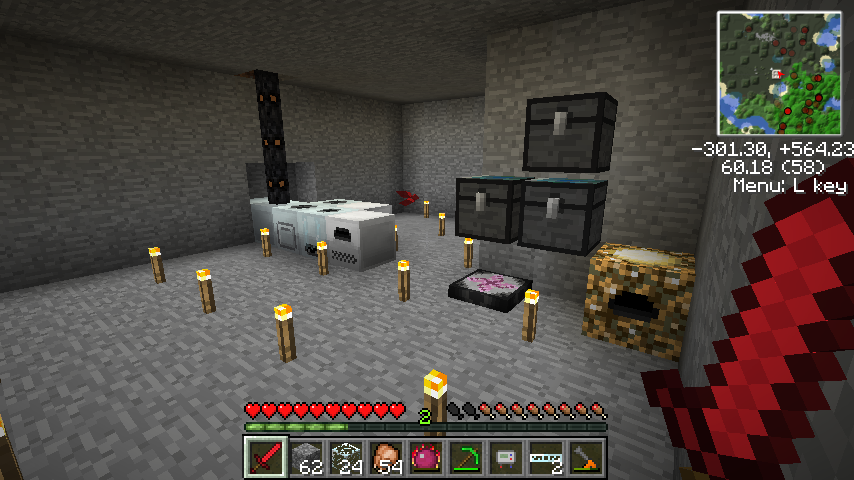Screen dimensions: 854x480
Task: Equip the green pickaxe from the hotbar
Action: click(x=466, y=457)
